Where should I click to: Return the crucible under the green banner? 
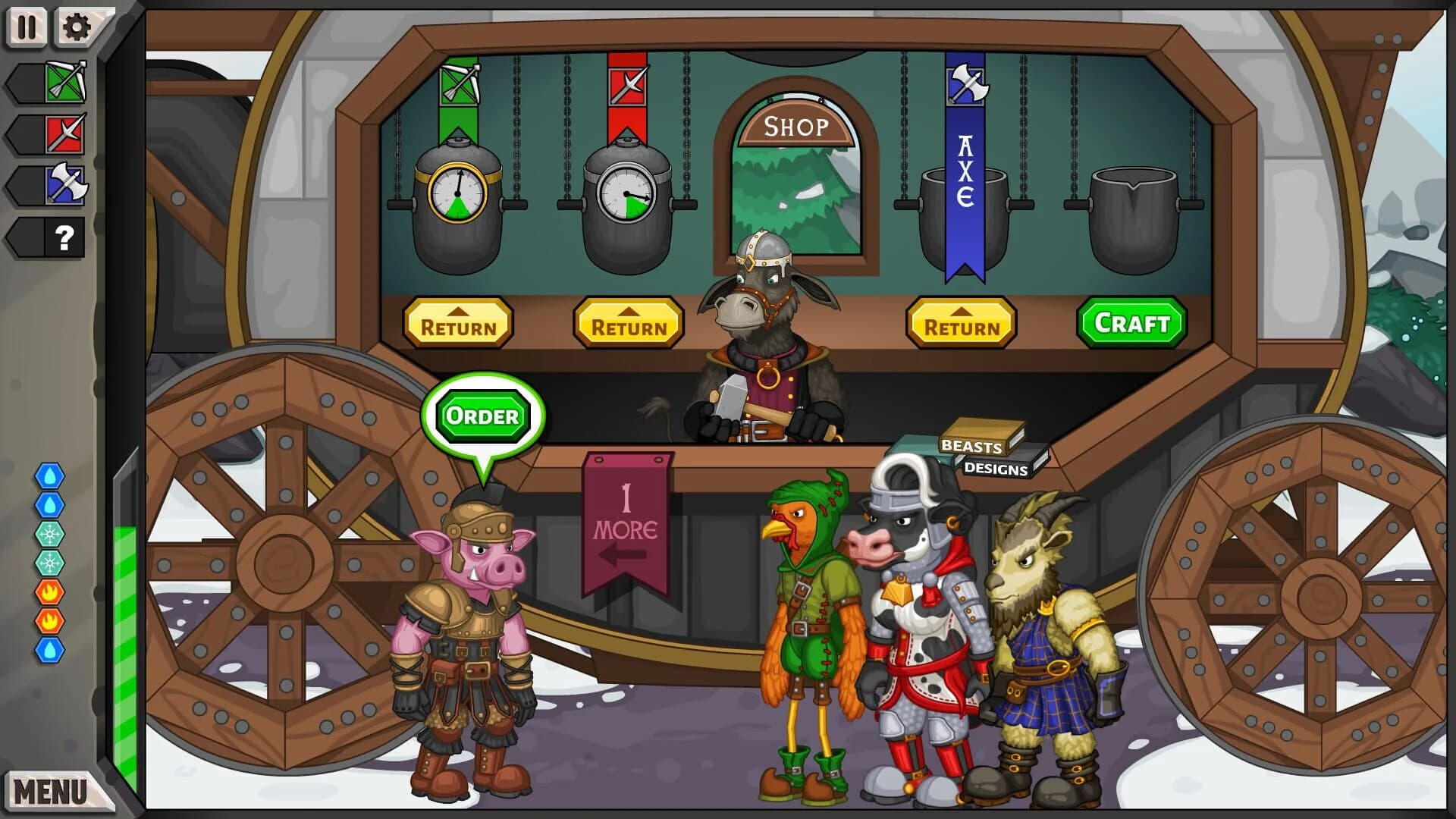pyautogui.click(x=458, y=324)
